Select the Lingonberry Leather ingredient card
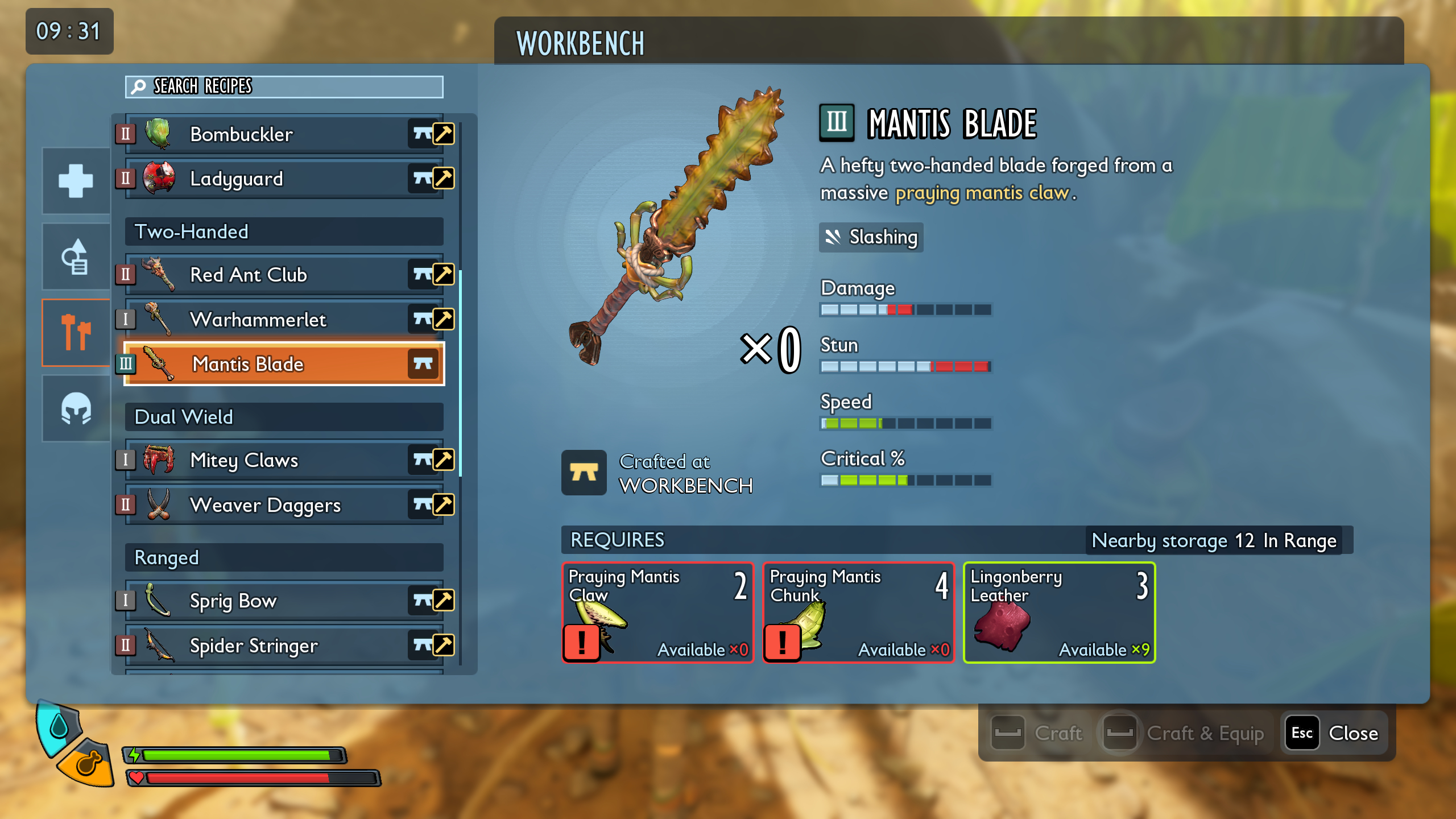1456x819 pixels. 1059,613
